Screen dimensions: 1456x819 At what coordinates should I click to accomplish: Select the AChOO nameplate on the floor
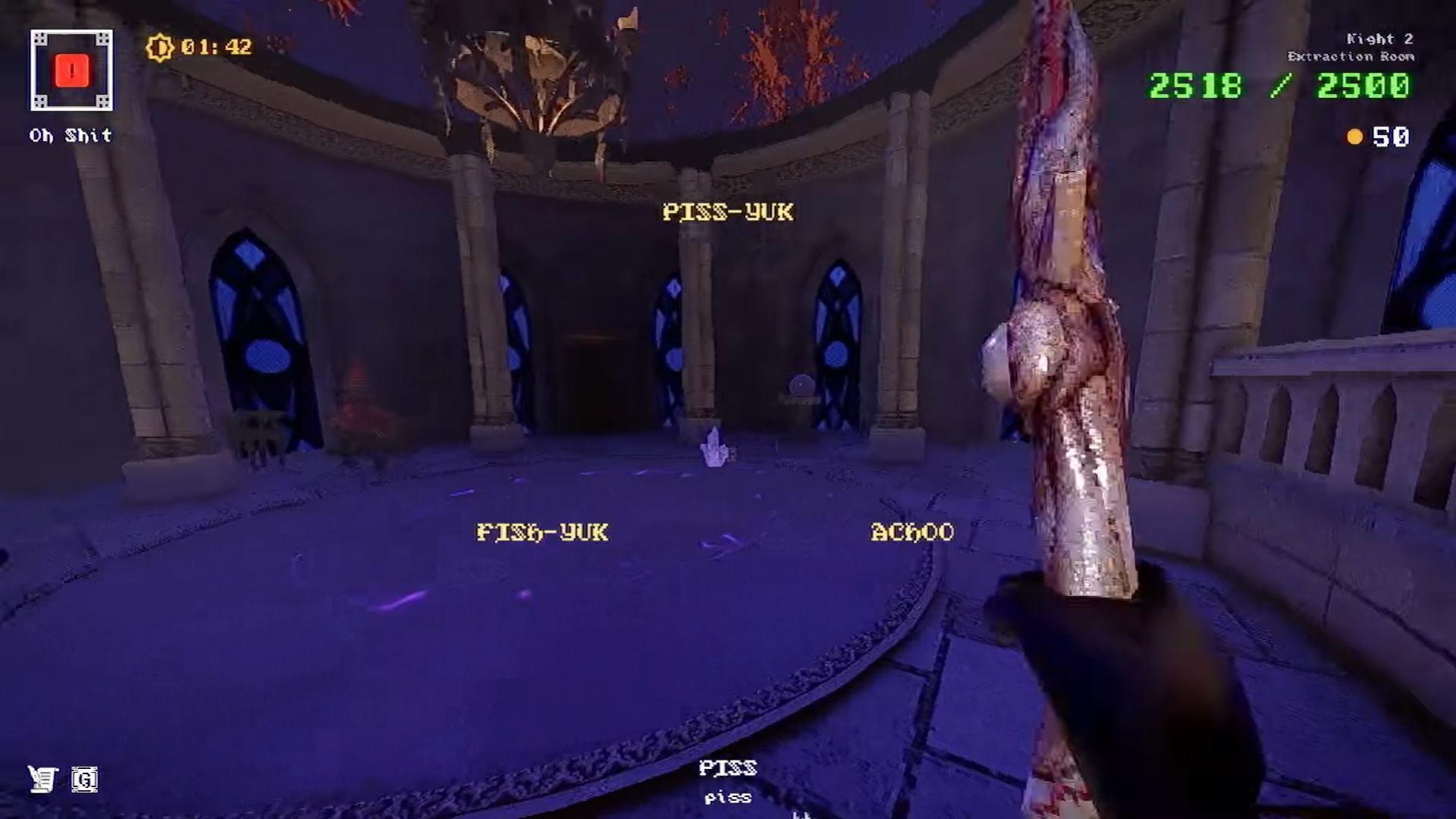(x=910, y=532)
